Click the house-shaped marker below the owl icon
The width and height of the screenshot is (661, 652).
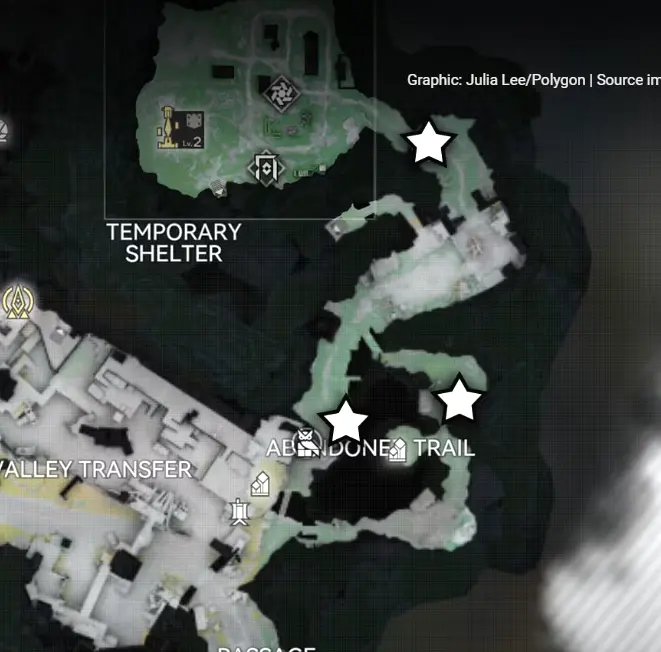point(261,485)
